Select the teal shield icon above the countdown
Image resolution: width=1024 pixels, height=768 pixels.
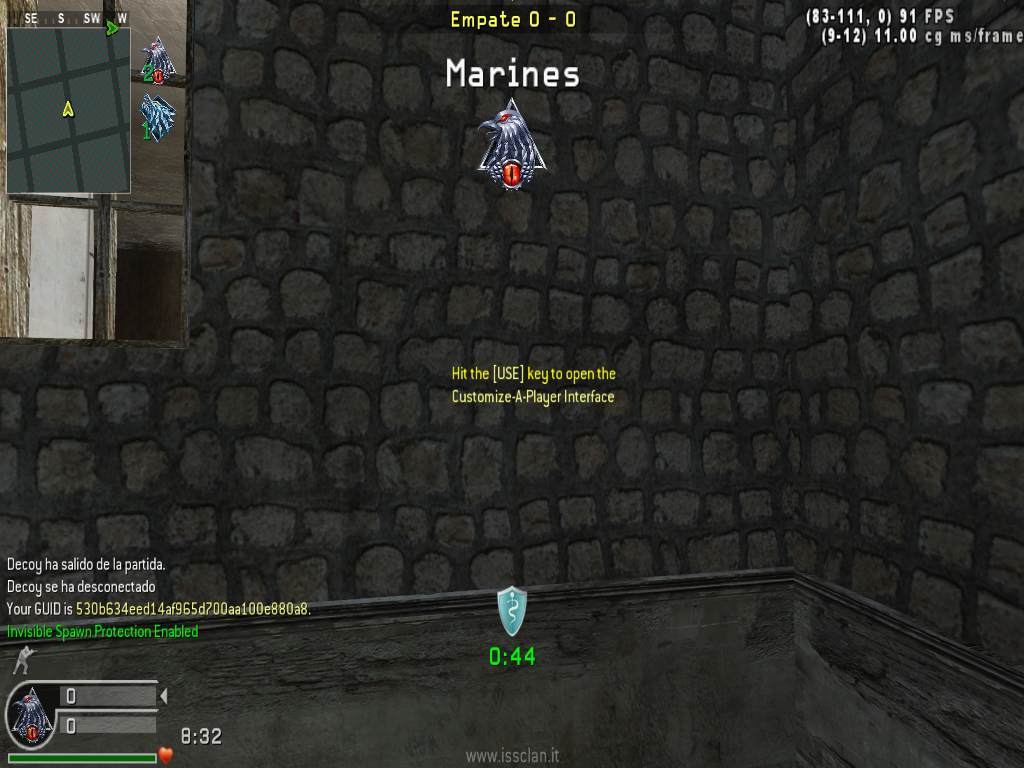pyautogui.click(x=511, y=611)
